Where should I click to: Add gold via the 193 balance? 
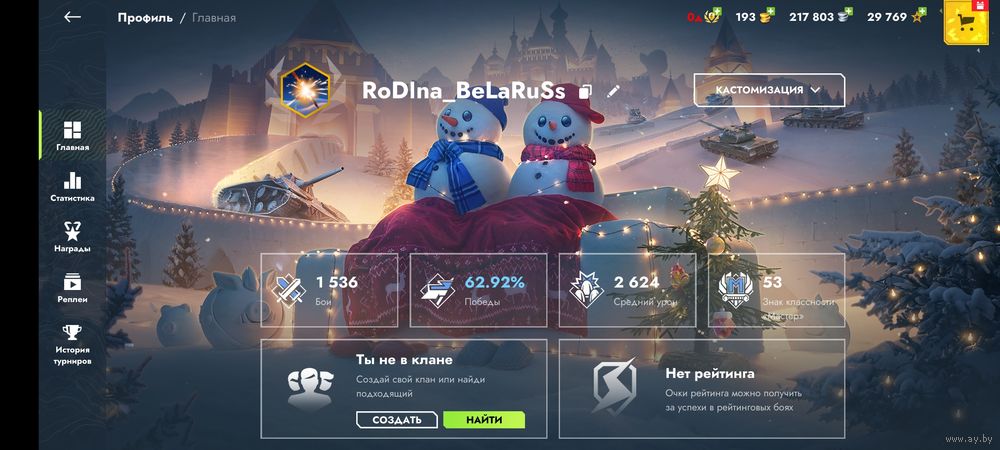click(756, 17)
